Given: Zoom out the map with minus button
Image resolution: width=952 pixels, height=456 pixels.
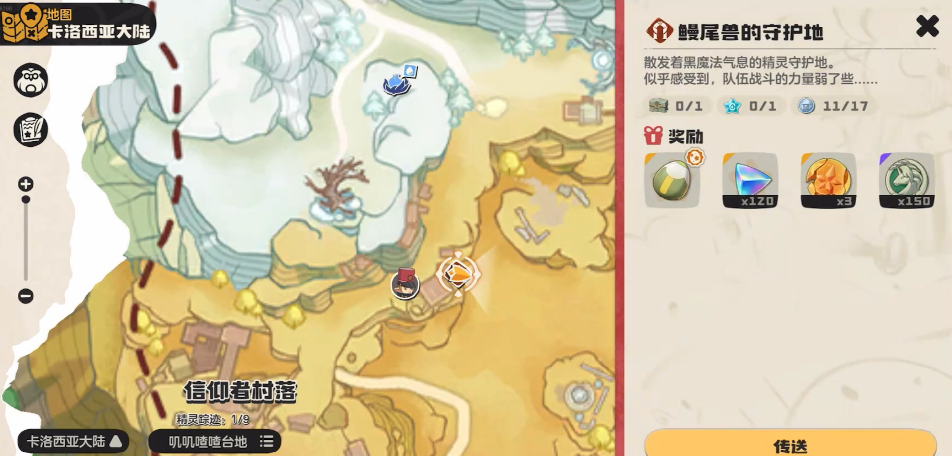Looking at the screenshot, I should click(26, 296).
